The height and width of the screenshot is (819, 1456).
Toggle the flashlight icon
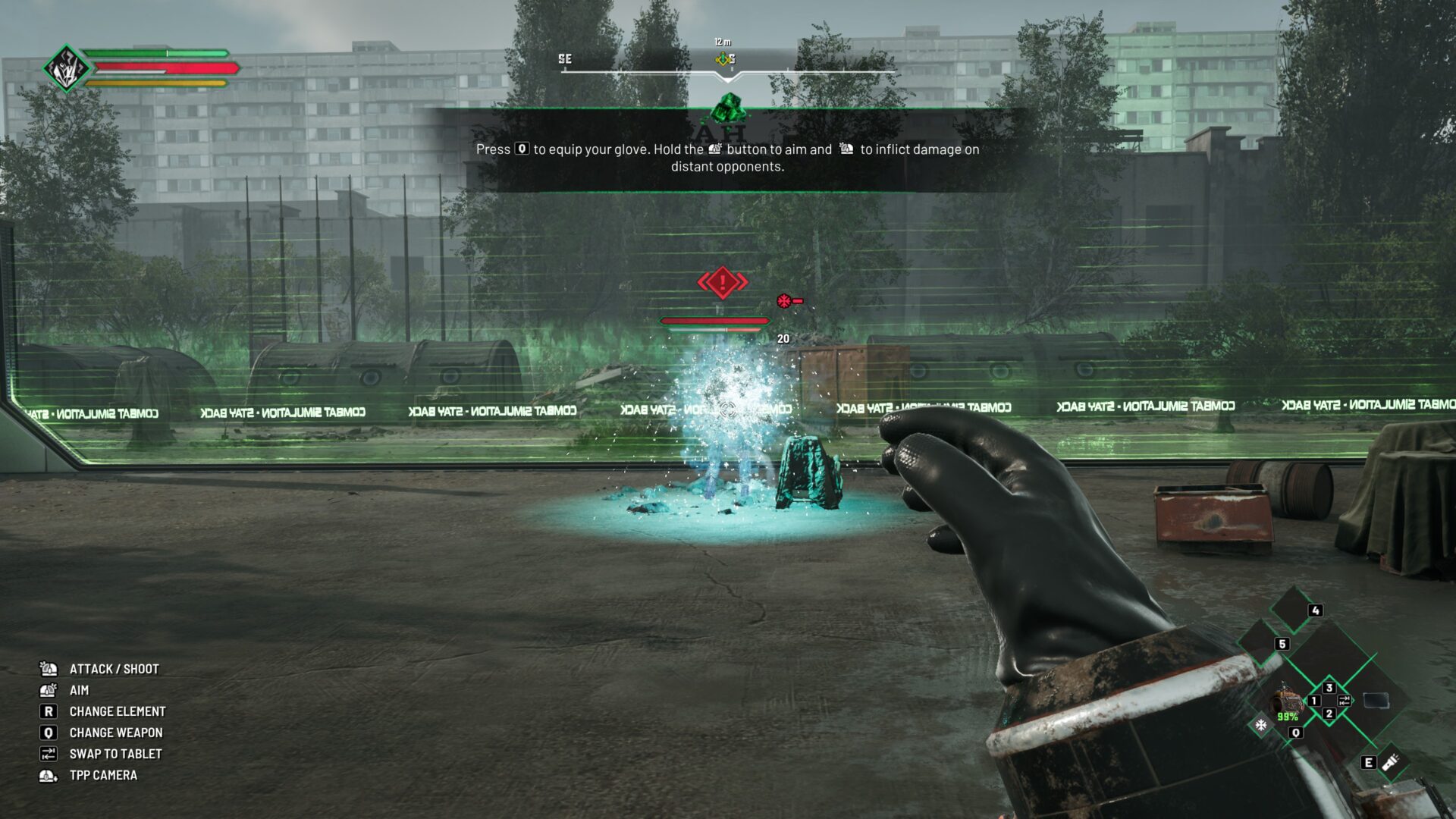point(1390,762)
